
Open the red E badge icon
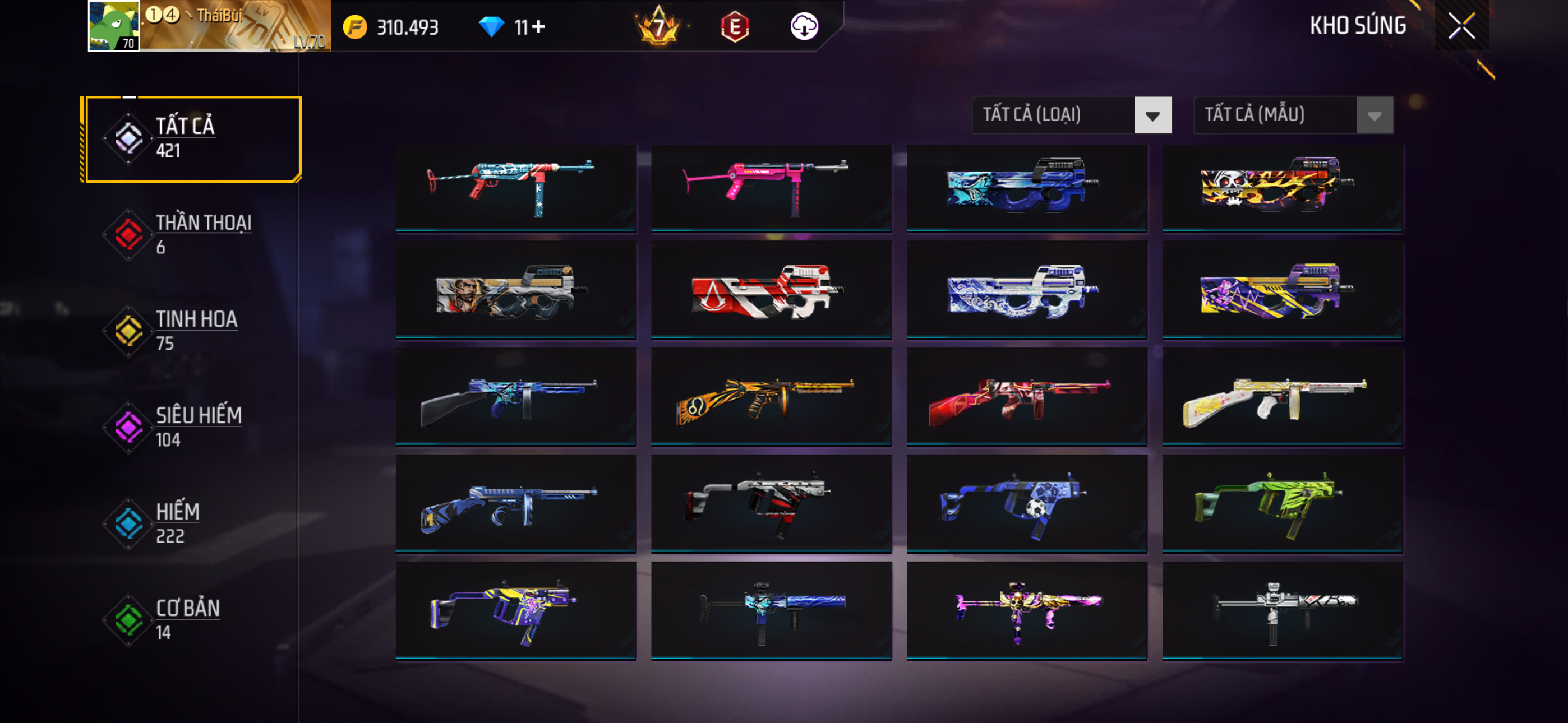[x=734, y=27]
